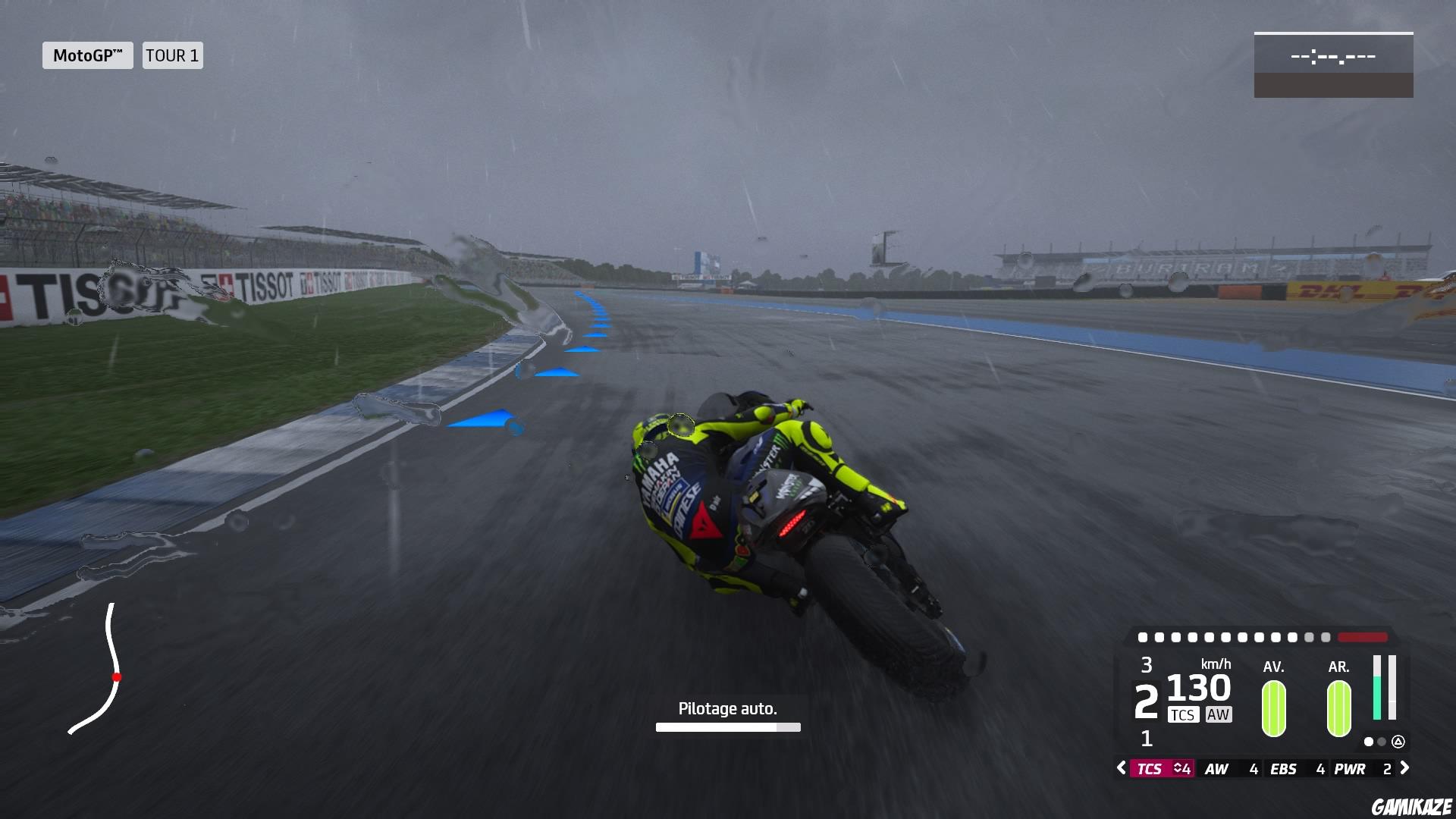1456x819 pixels.
Task: Toggle the AW badge next to TCS
Action: [x=1219, y=714]
